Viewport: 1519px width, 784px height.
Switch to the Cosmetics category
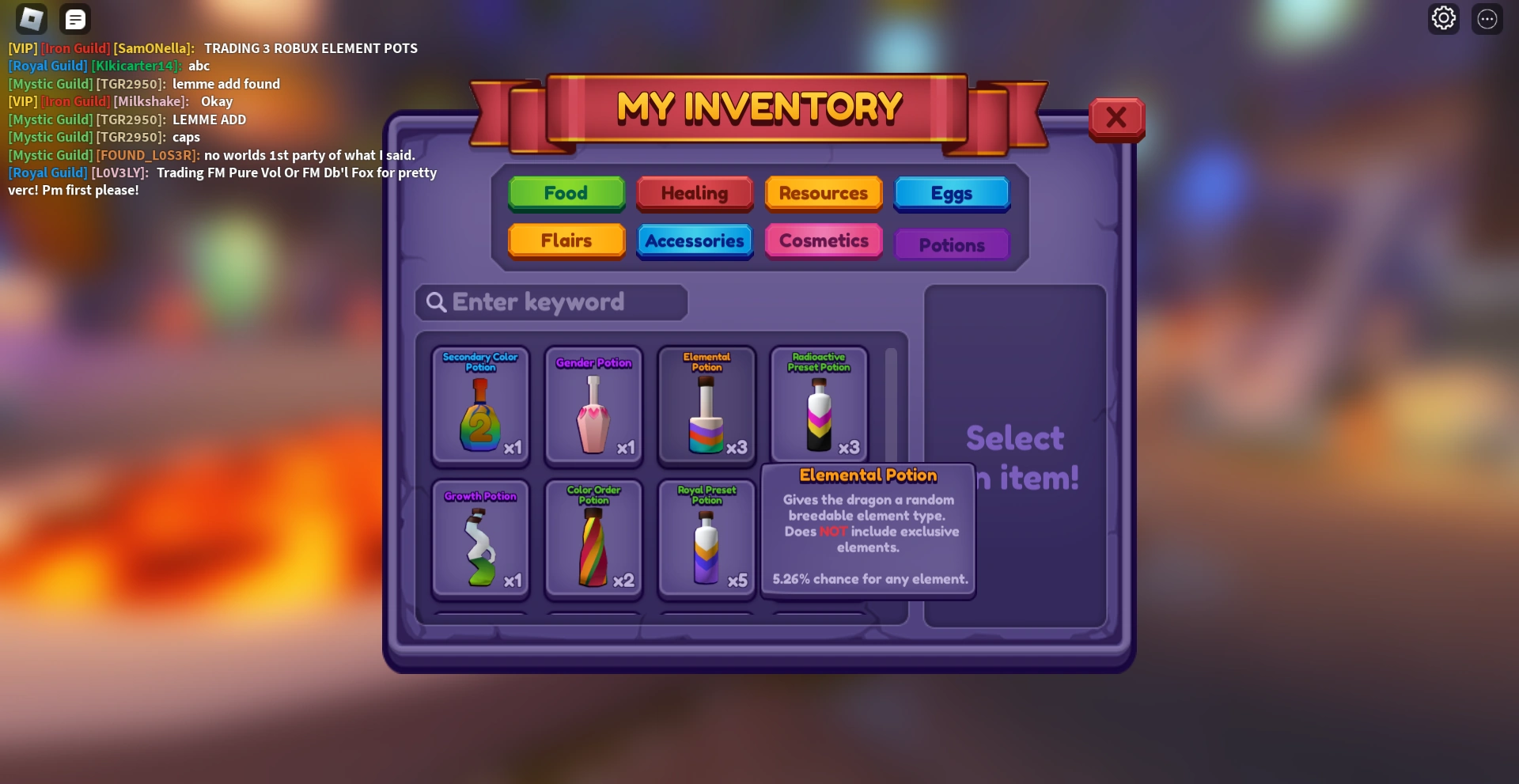(x=823, y=241)
